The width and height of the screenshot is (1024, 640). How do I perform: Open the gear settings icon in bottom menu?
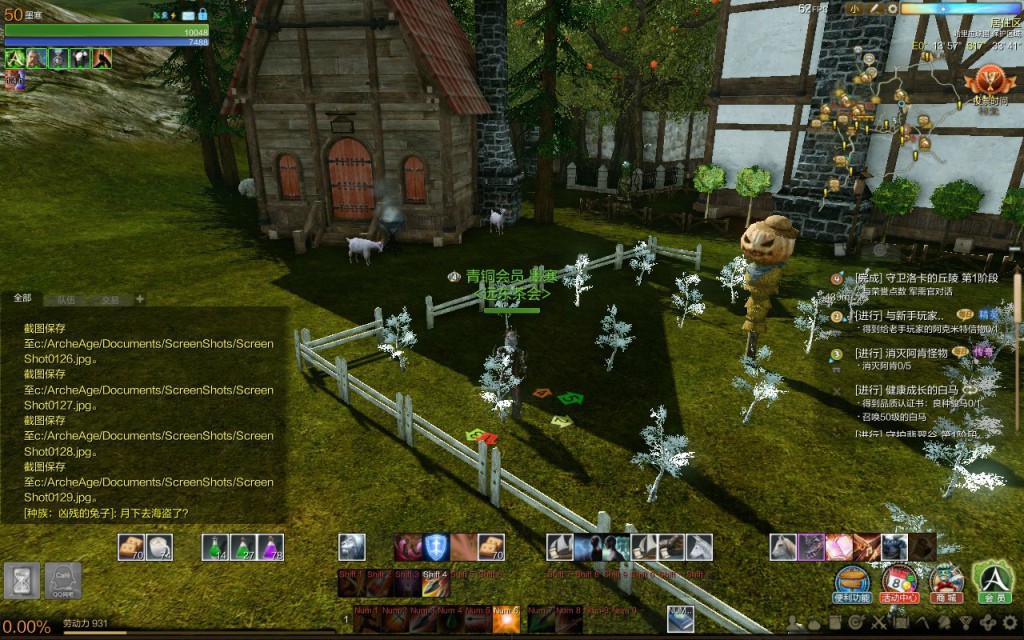(1010, 623)
